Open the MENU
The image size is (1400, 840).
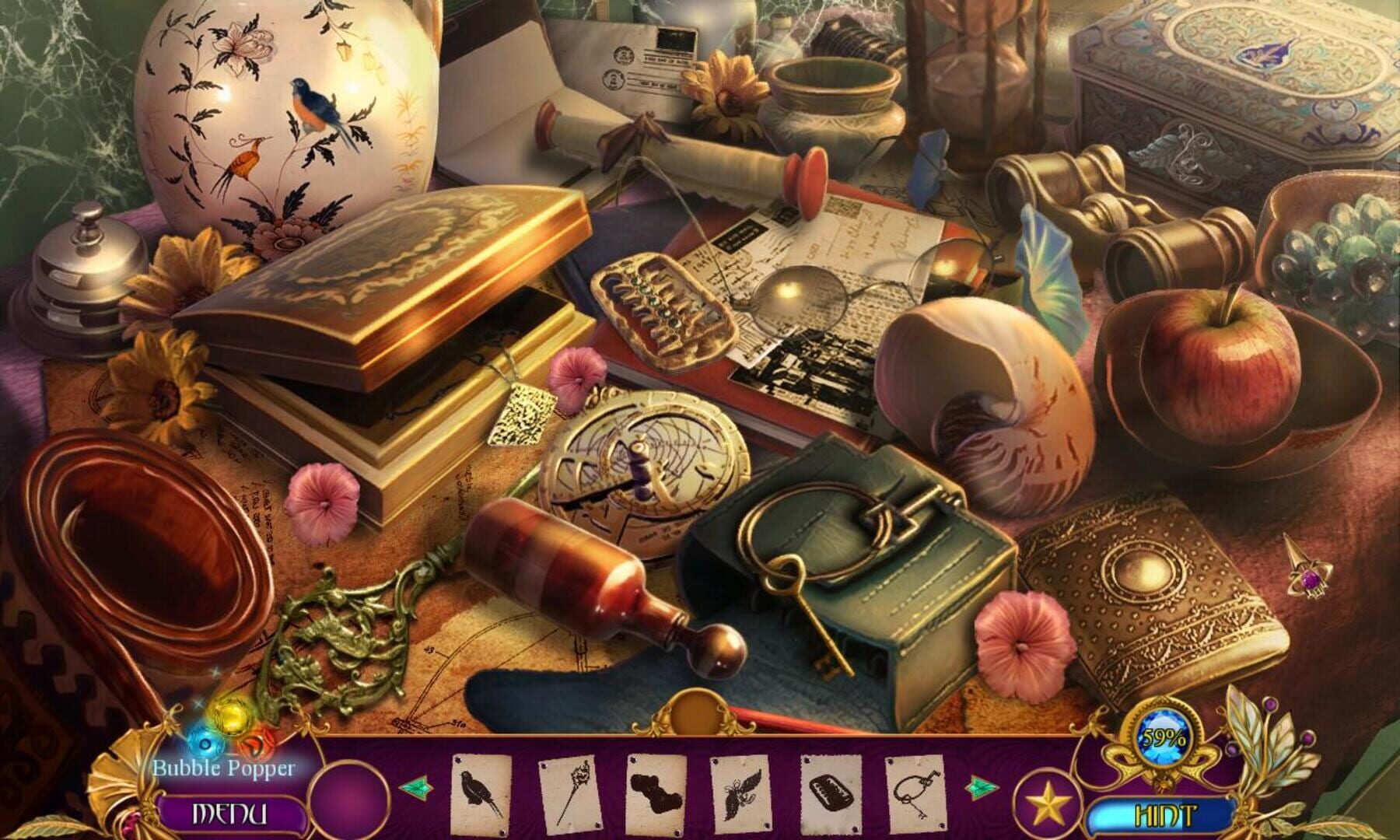[230, 812]
